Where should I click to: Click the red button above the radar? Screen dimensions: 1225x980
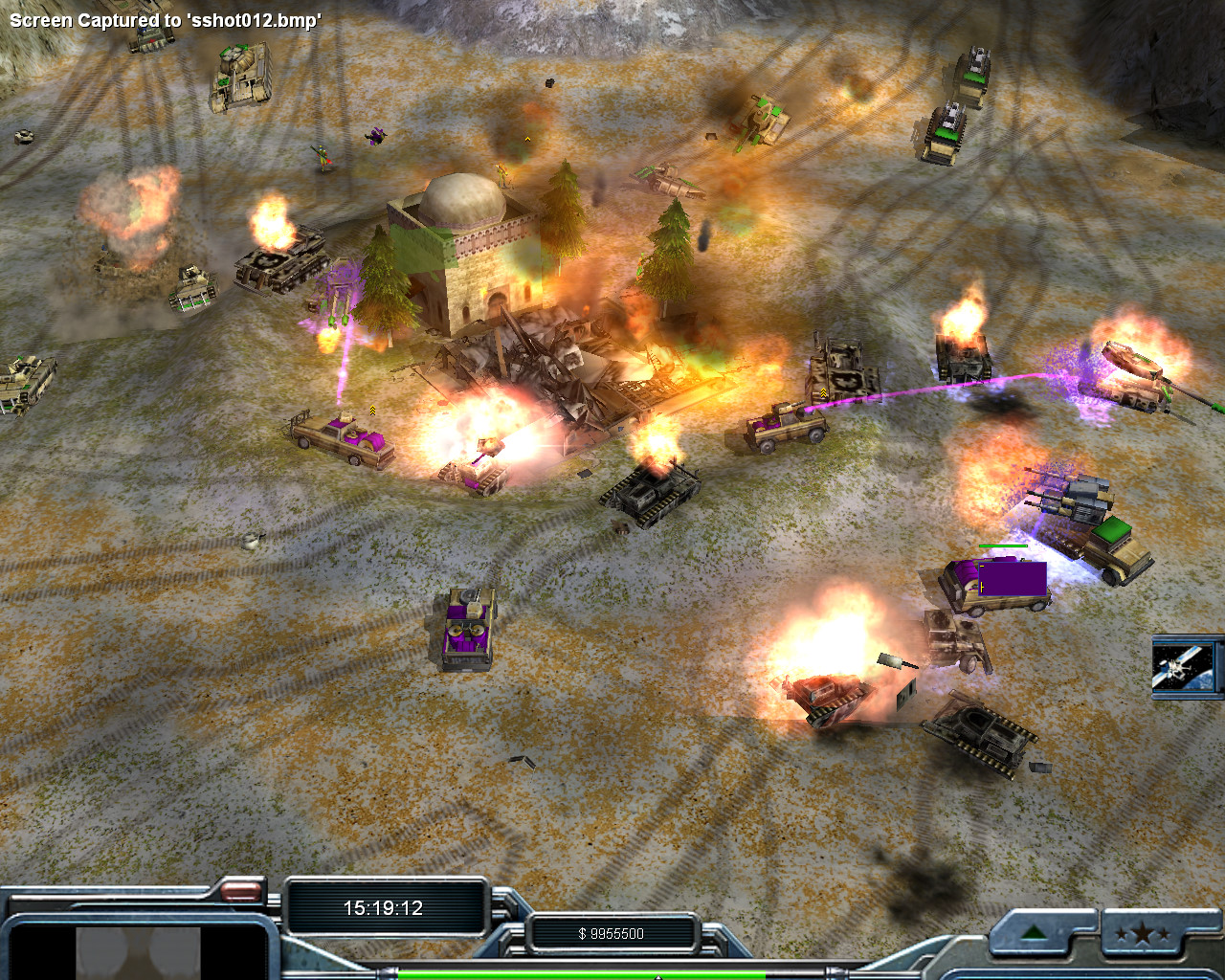pos(241,892)
